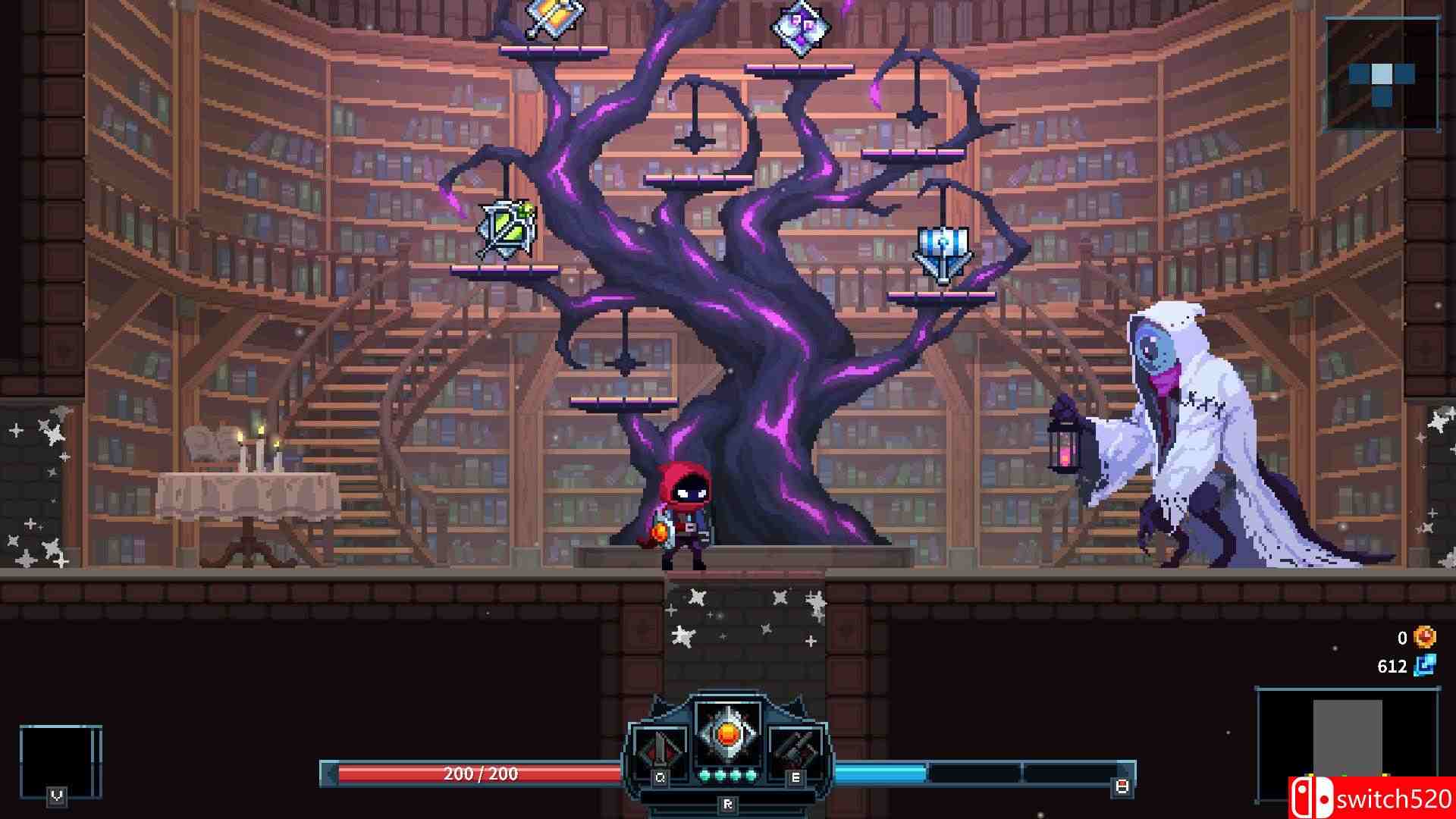Click the R key prompt below the ability panel
The height and width of the screenshot is (819, 1456).
point(730,805)
